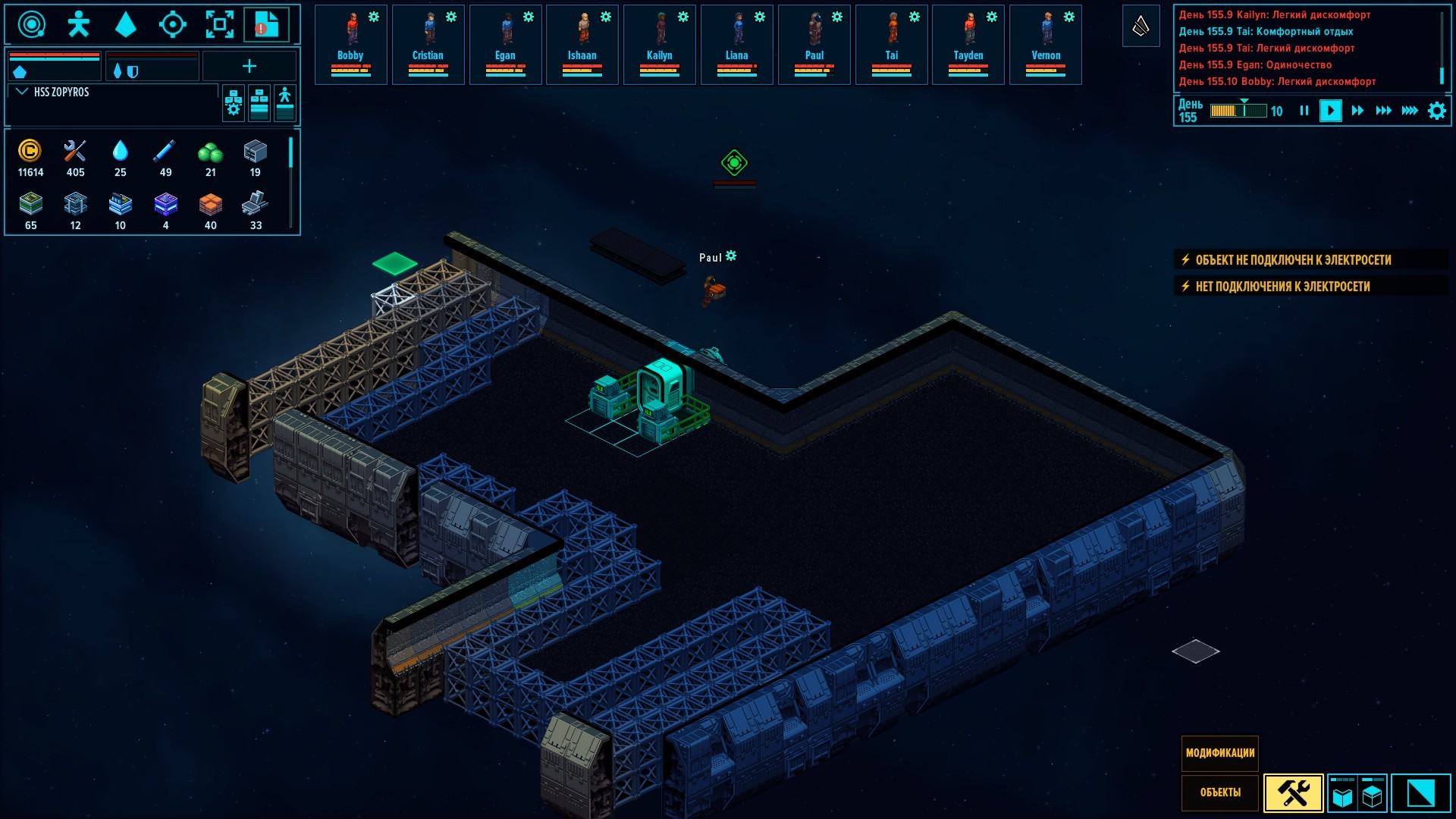Open the crew overview icon
Viewport: 1456px width, 819px height.
pyautogui.click(x=78, y=24)
